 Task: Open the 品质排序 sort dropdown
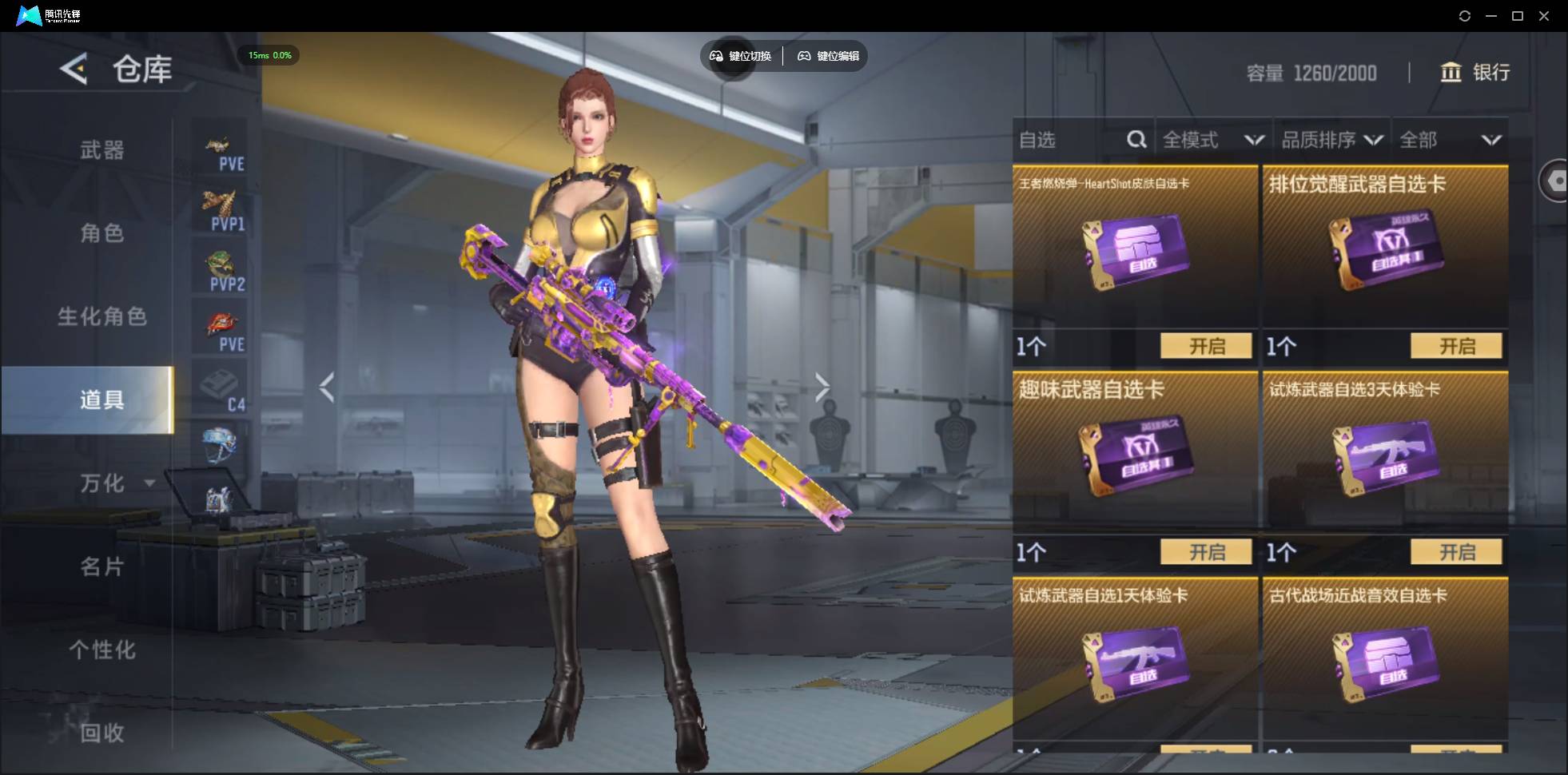coord(1331,141)
